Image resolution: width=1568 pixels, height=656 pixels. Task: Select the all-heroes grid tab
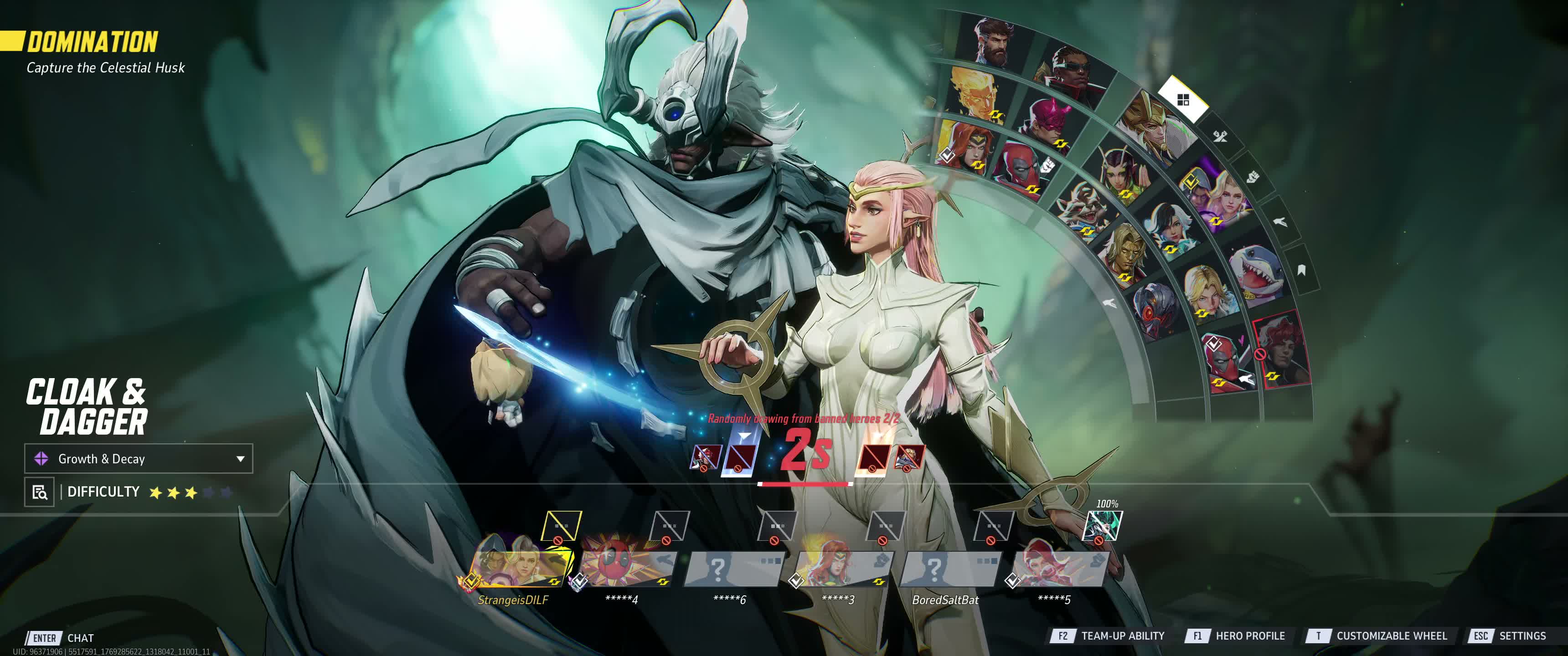[1183, 100]
